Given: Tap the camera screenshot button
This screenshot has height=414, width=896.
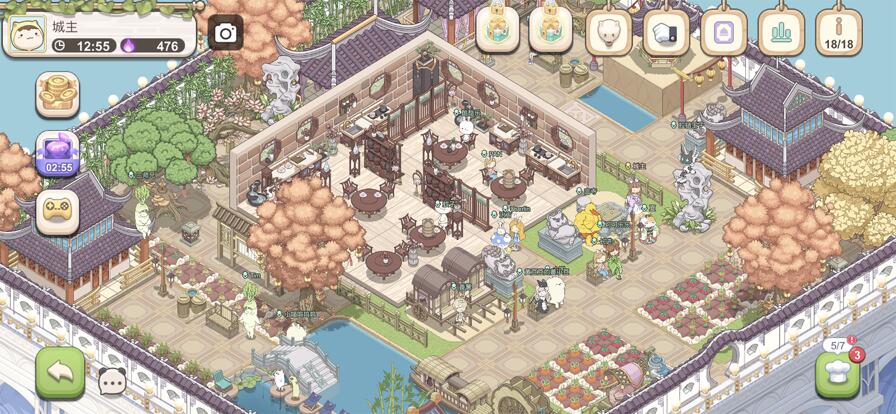Looking at the screenshot, I should (x=226, y=33).
